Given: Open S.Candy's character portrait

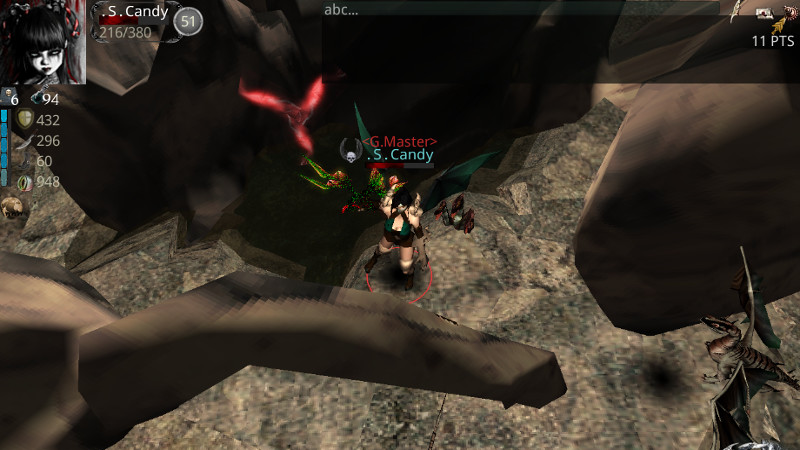Looking at the screenshot, I should [43, 42].
